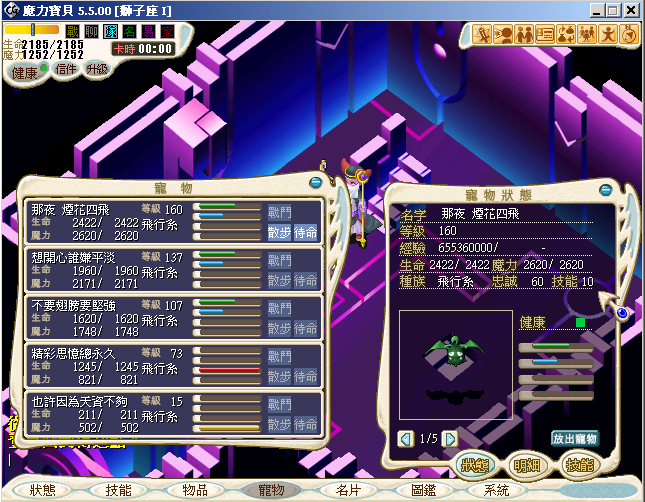Open the 技能 skills menu on the bottom bar

click(x=118, y=490)
